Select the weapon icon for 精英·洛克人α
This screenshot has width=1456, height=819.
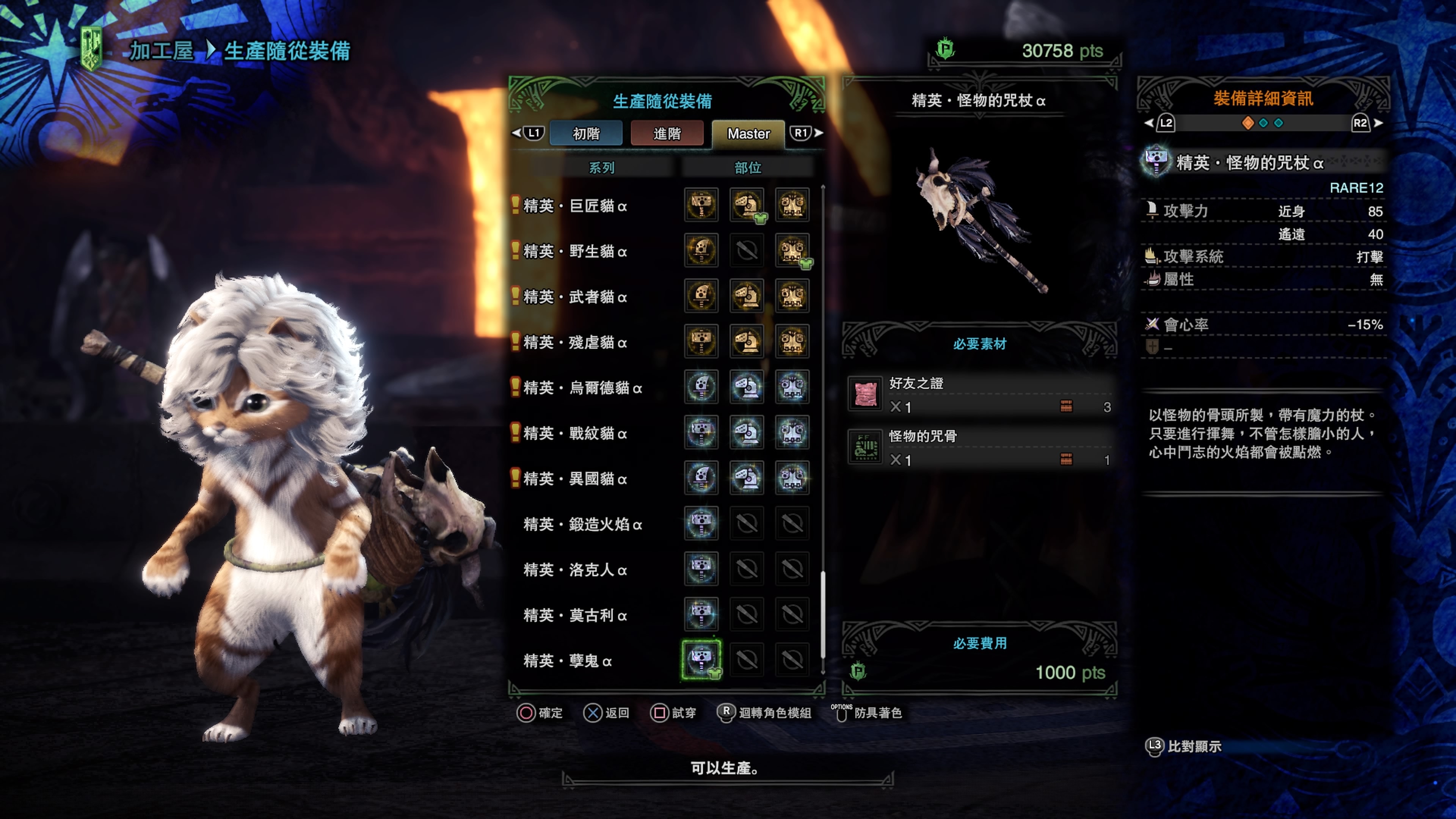point(701,570)
